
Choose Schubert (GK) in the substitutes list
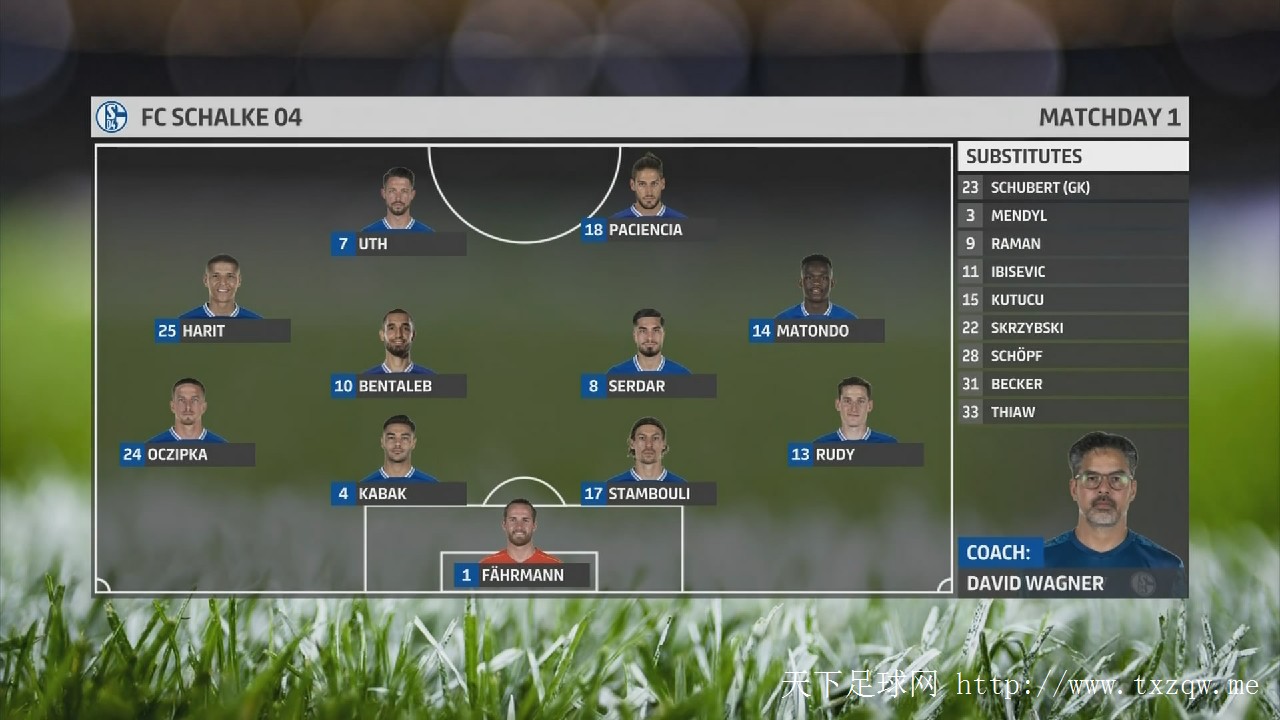(1073, 188)
